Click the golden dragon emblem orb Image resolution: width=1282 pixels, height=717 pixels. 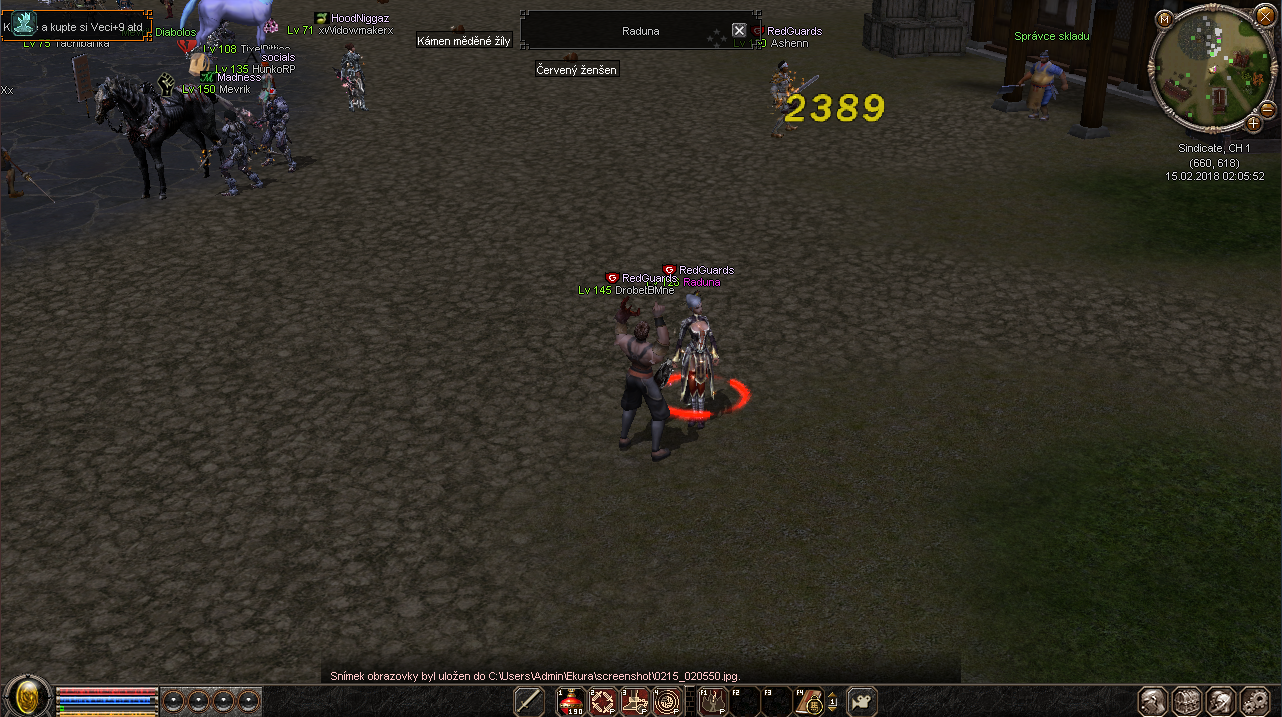(28, 697)
